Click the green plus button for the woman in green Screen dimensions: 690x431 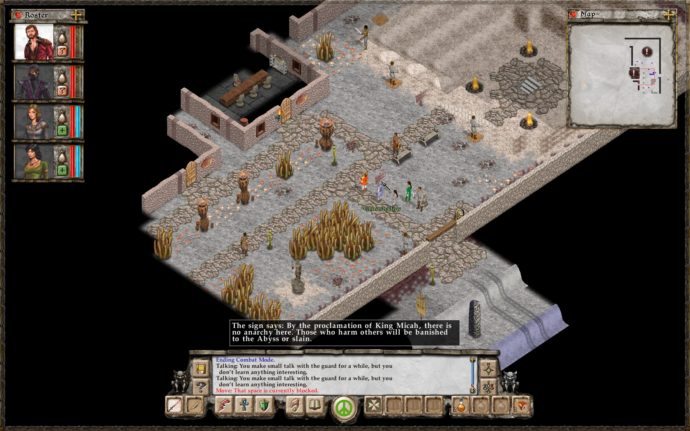(x=62, y=173)
